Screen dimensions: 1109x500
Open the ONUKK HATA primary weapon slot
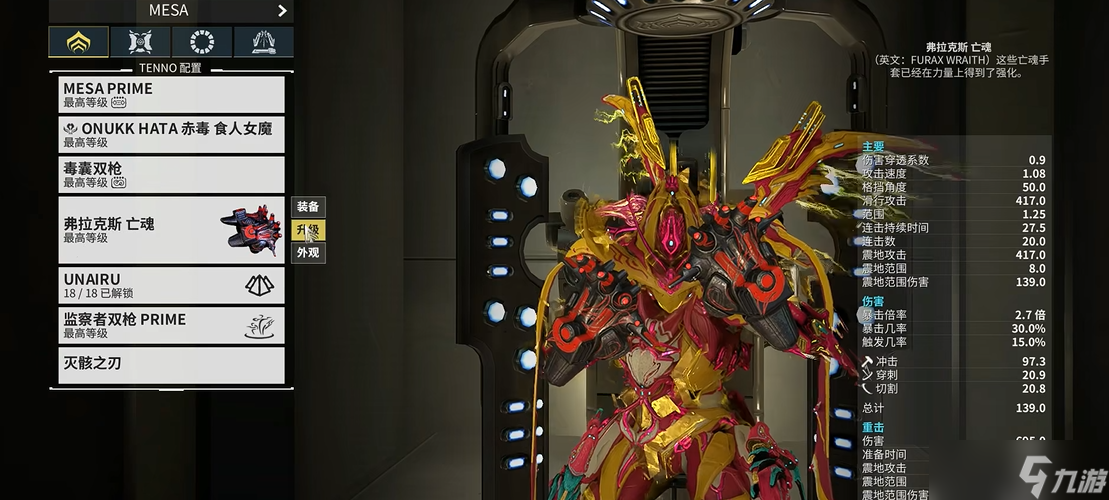[171, 135]
